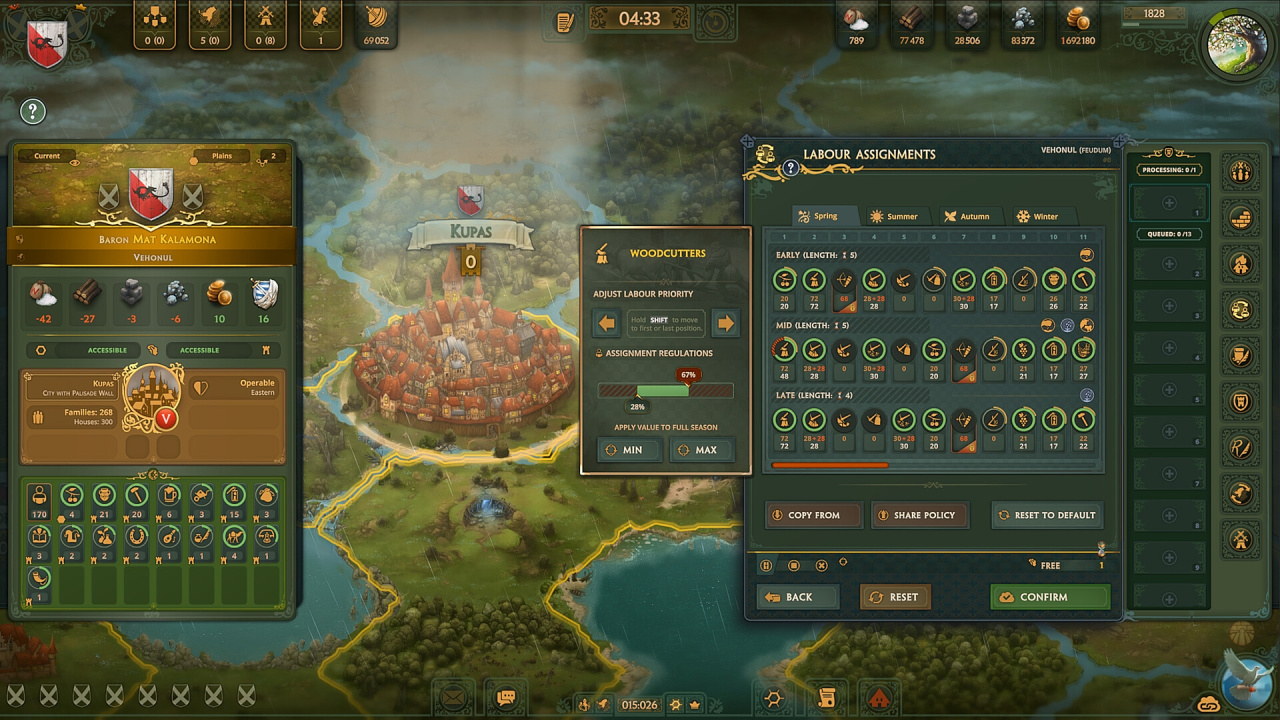Image resolution: width=1280 pixels, height=720 pixels.
Task: Apply MAX value to full season
Action: [697, 450]
